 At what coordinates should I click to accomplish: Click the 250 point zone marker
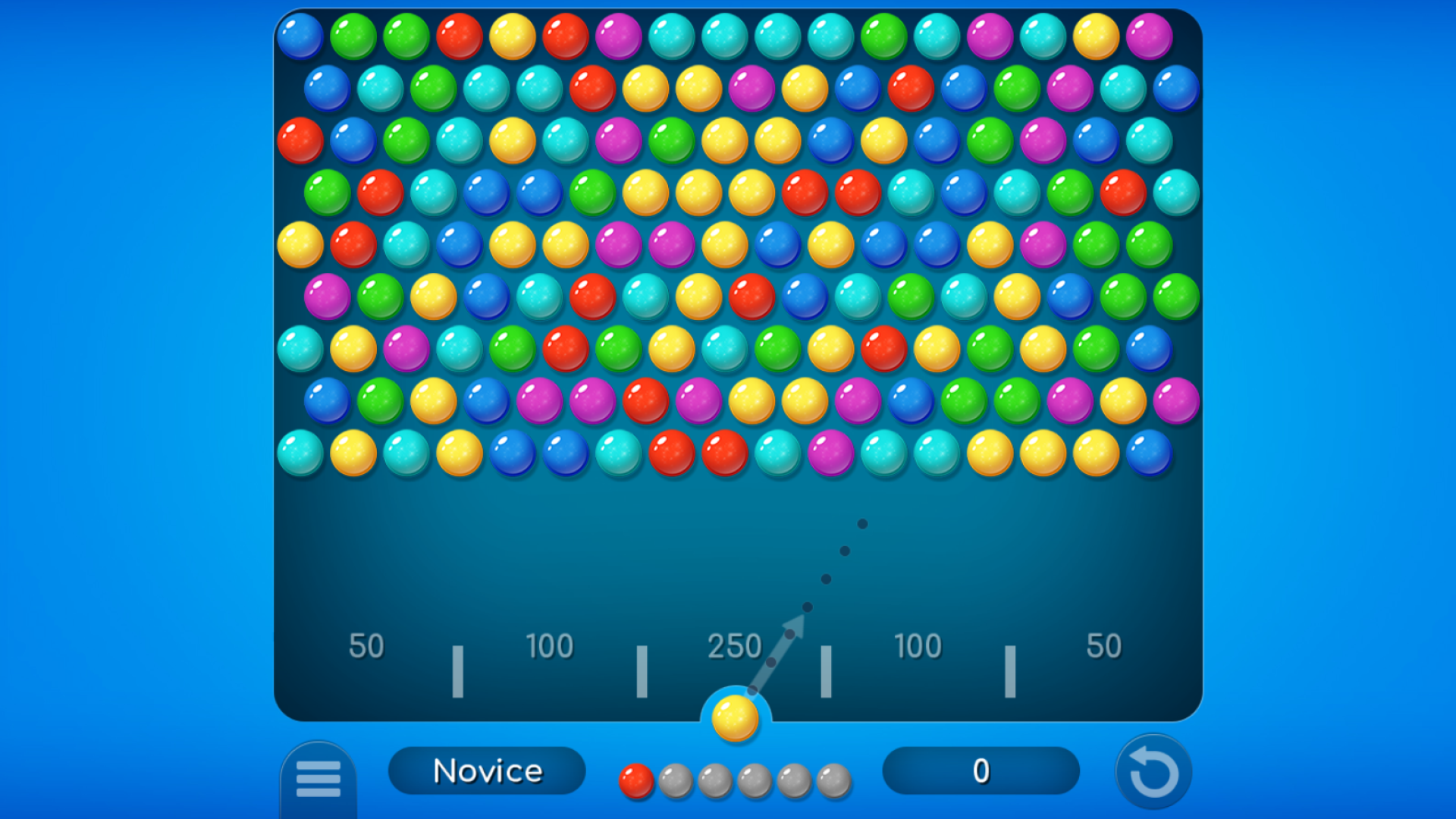click(x=736, y=646)
